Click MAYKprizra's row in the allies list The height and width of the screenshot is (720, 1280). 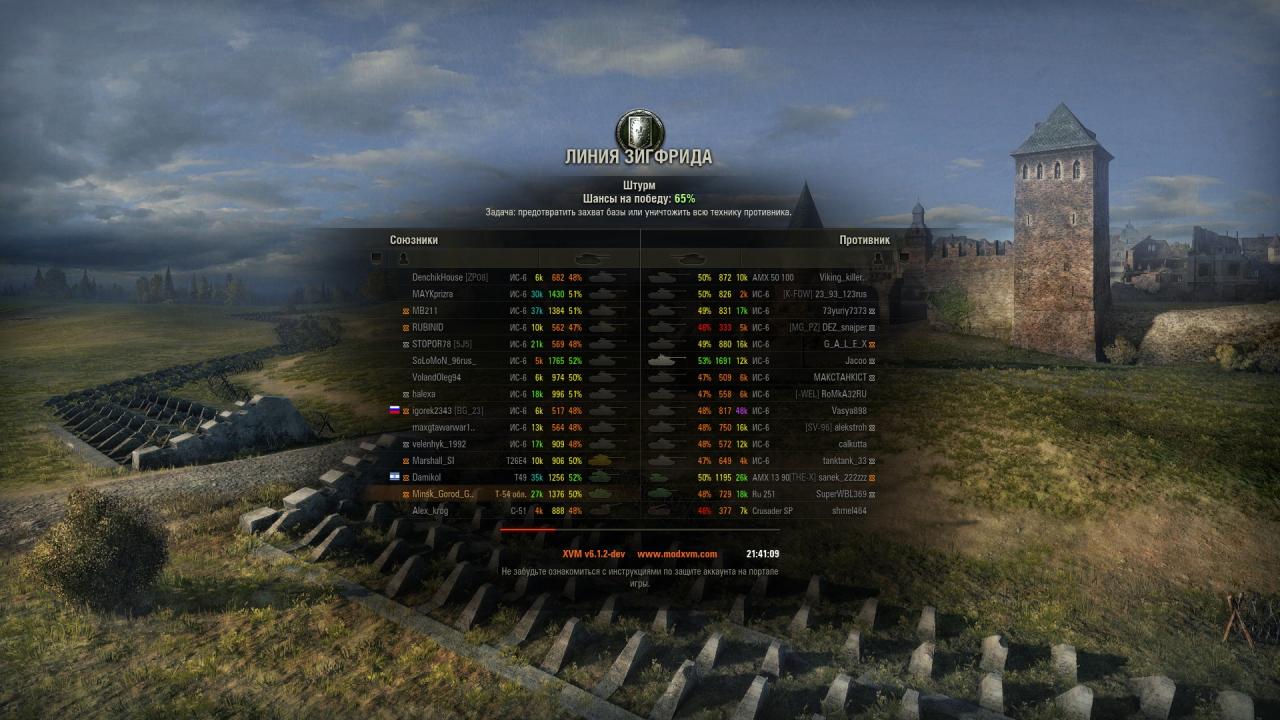point(432,294)
